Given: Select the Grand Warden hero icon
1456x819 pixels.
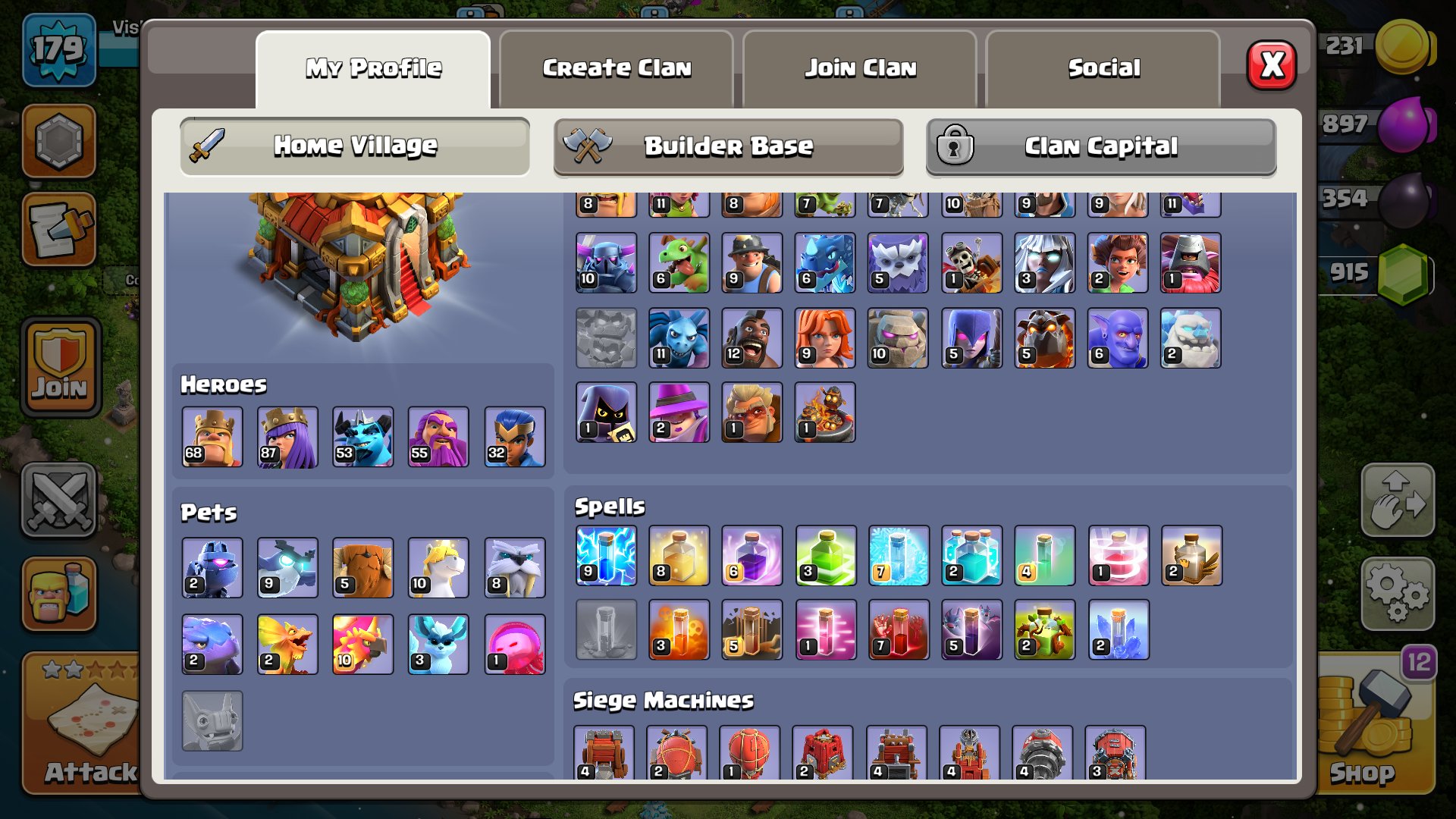Looking at the screenshot, I should click(x=437, y=436).
